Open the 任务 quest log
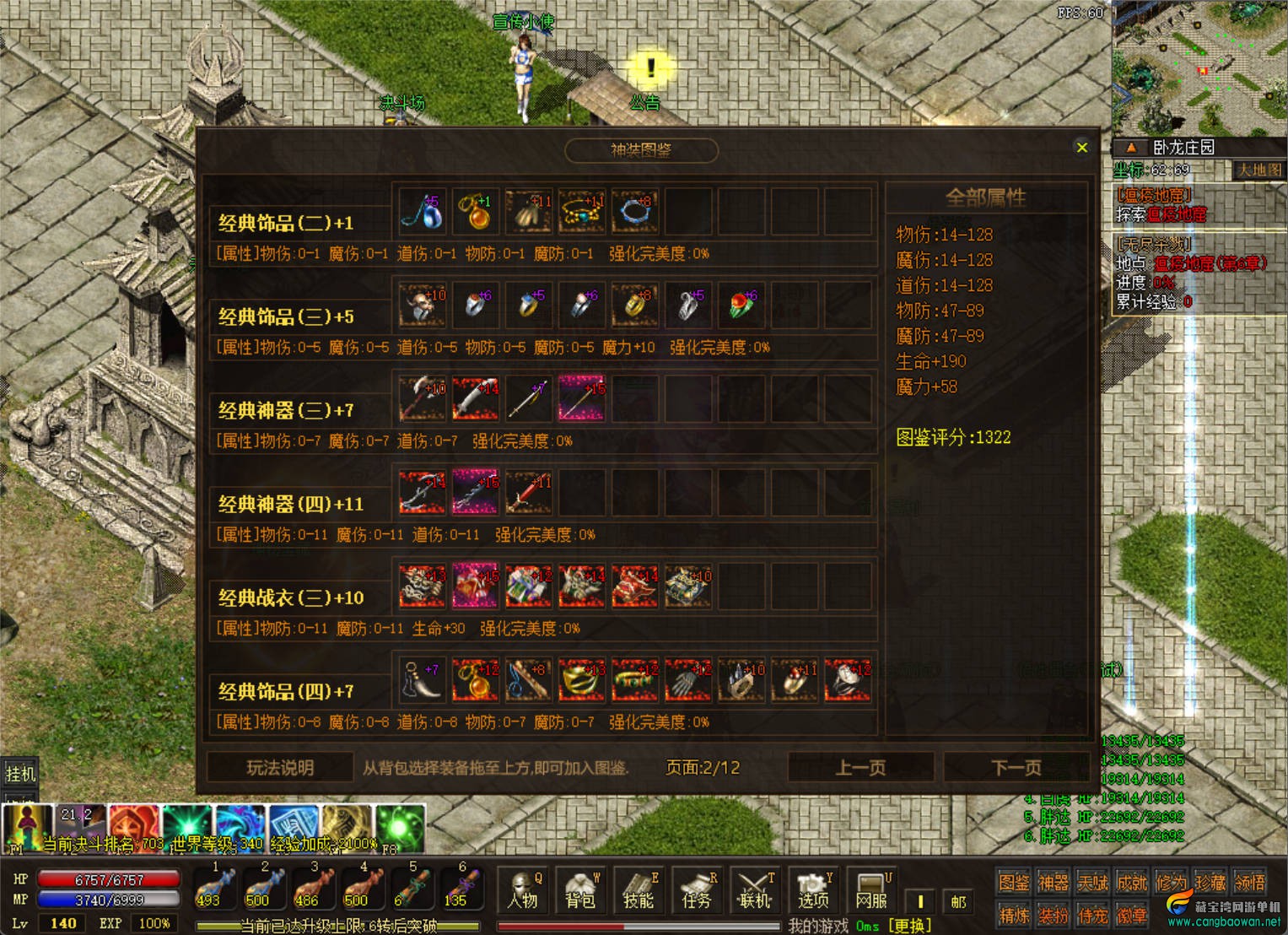Screen dimensions: 1288x935 697,891
